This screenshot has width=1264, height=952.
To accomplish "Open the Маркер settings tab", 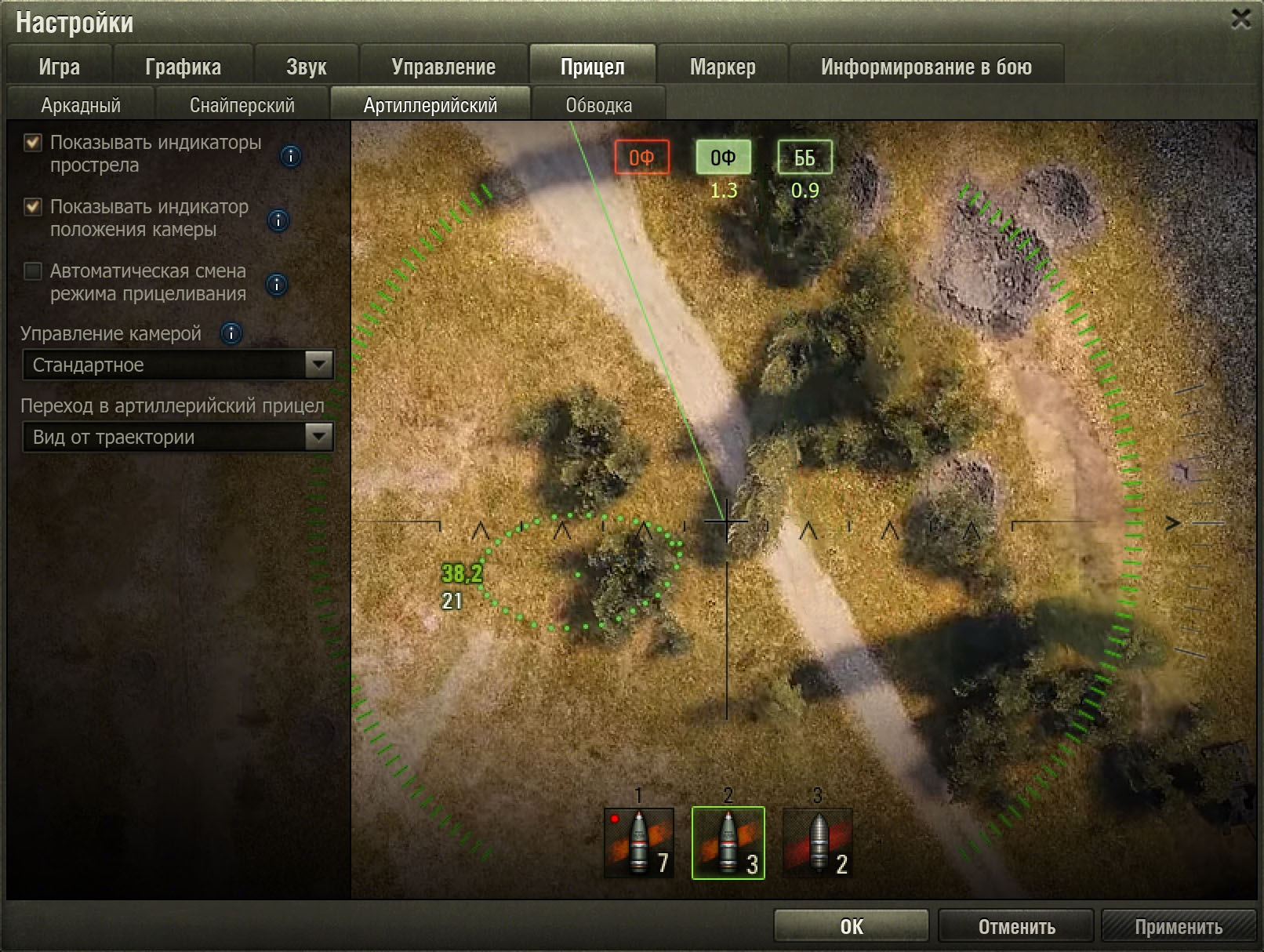I will (722, 67).
